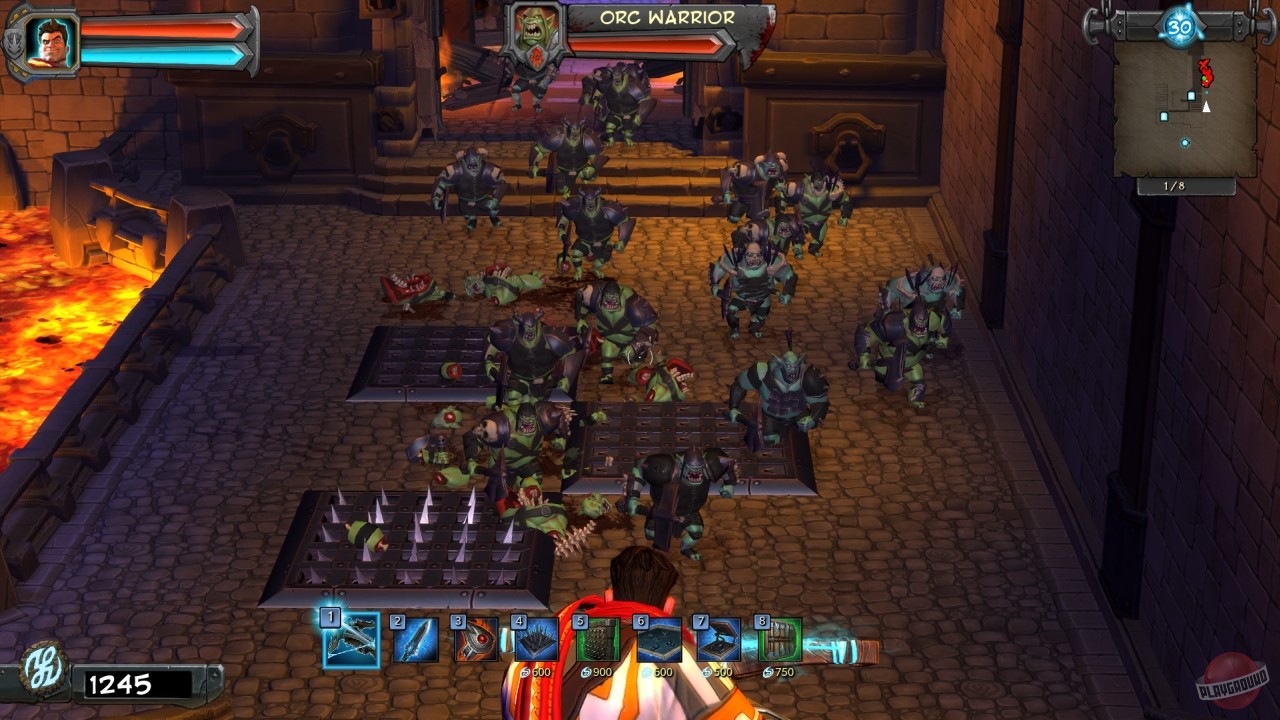Image resolution: width=1280 pixels, height=720 pixels.
Task: Click the player arrow marker on the minimap
Action: 1206,106
